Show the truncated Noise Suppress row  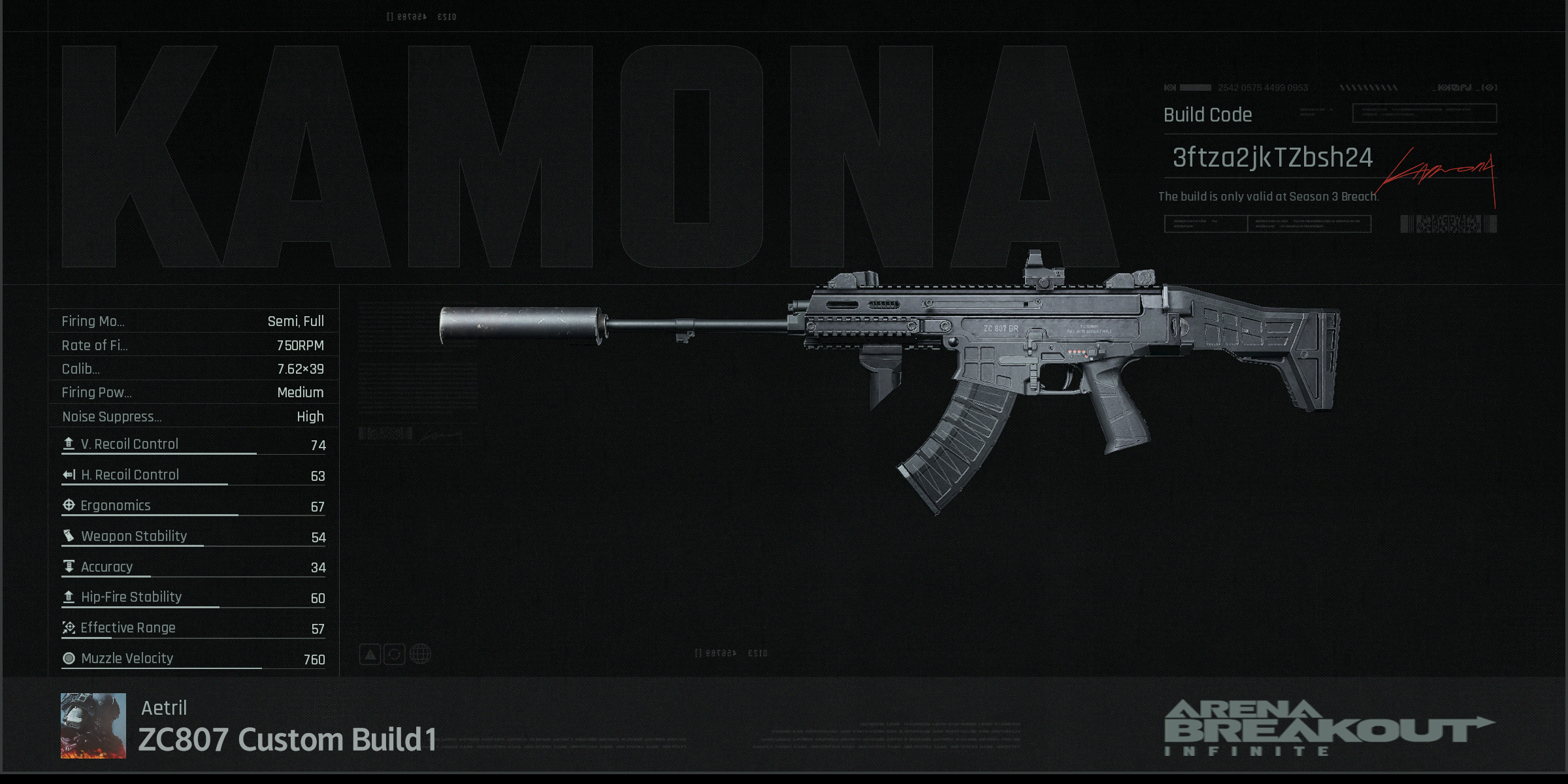[x=193, y=416]
